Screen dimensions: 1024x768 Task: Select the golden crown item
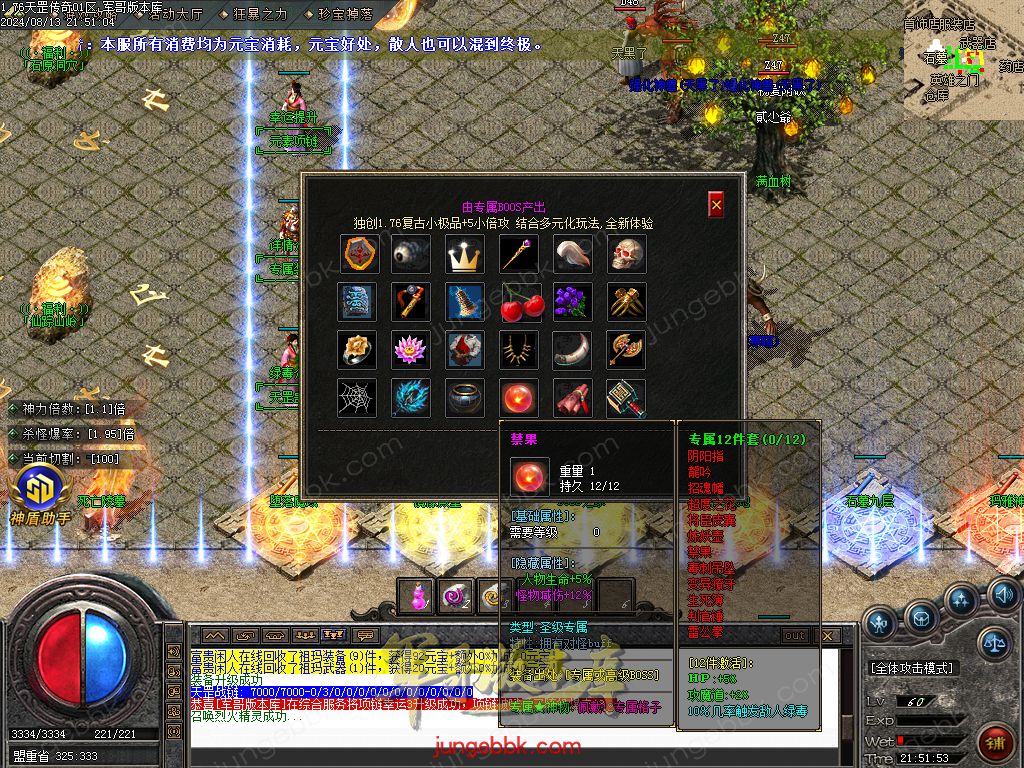pyautogui.click(x=465, y=254)
